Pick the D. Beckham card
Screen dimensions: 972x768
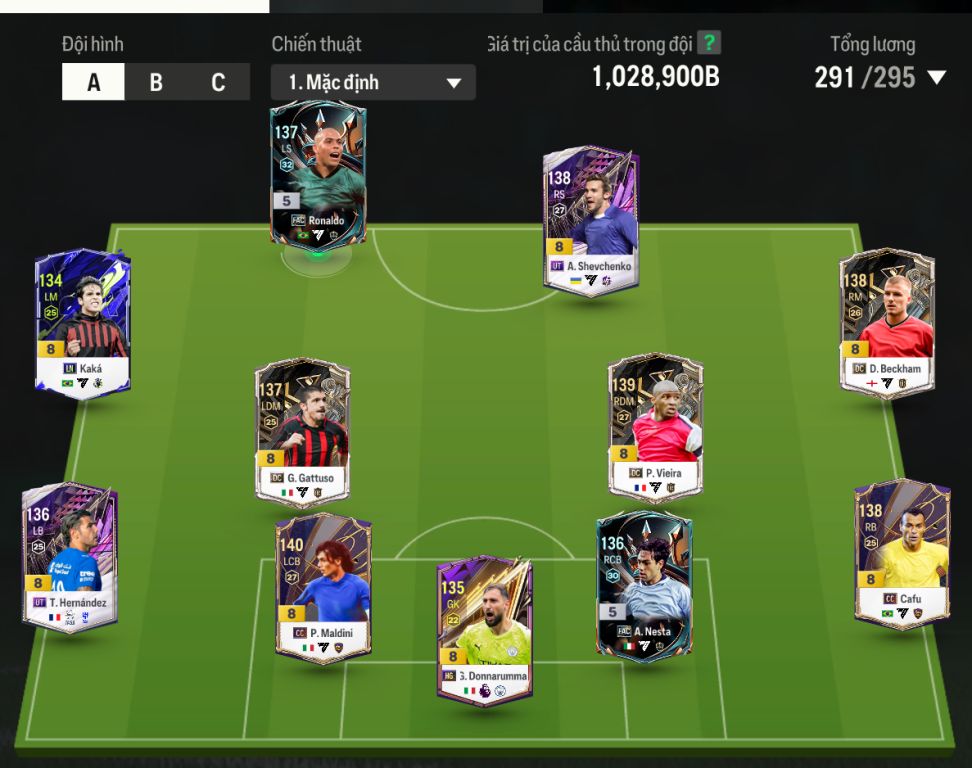tap(887, 322)
